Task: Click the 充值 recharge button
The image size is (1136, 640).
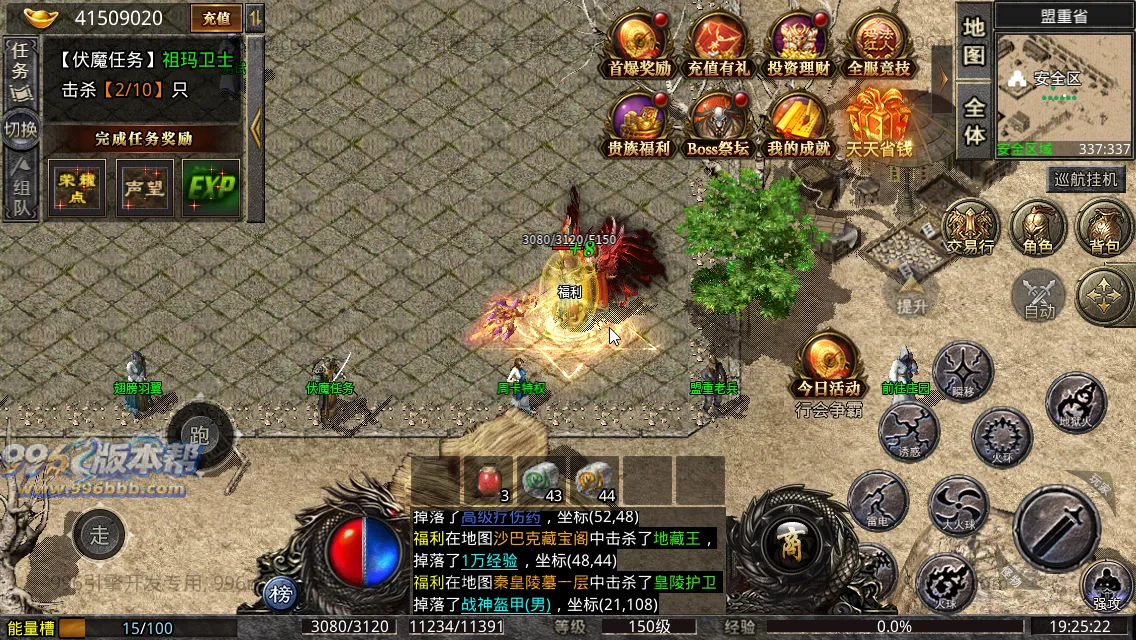Action: 216,18
